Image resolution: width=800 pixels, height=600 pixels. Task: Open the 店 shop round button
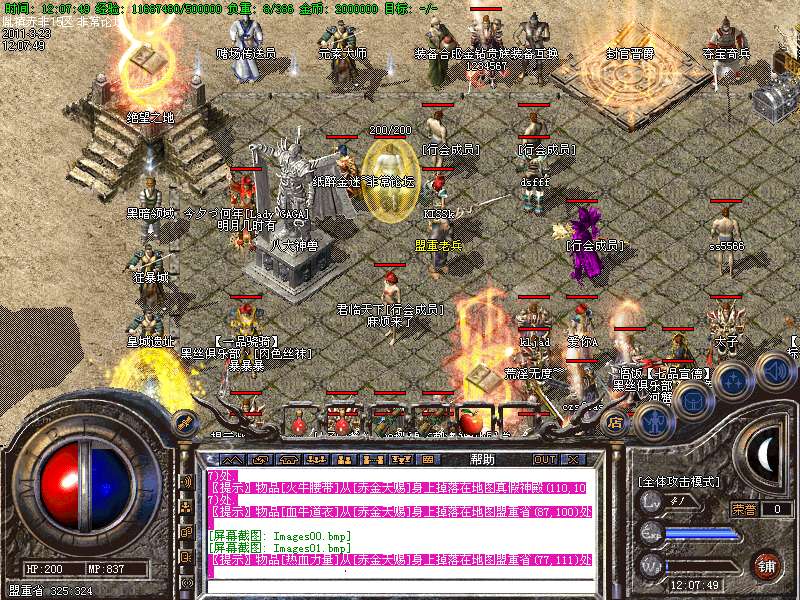[616, 423]
